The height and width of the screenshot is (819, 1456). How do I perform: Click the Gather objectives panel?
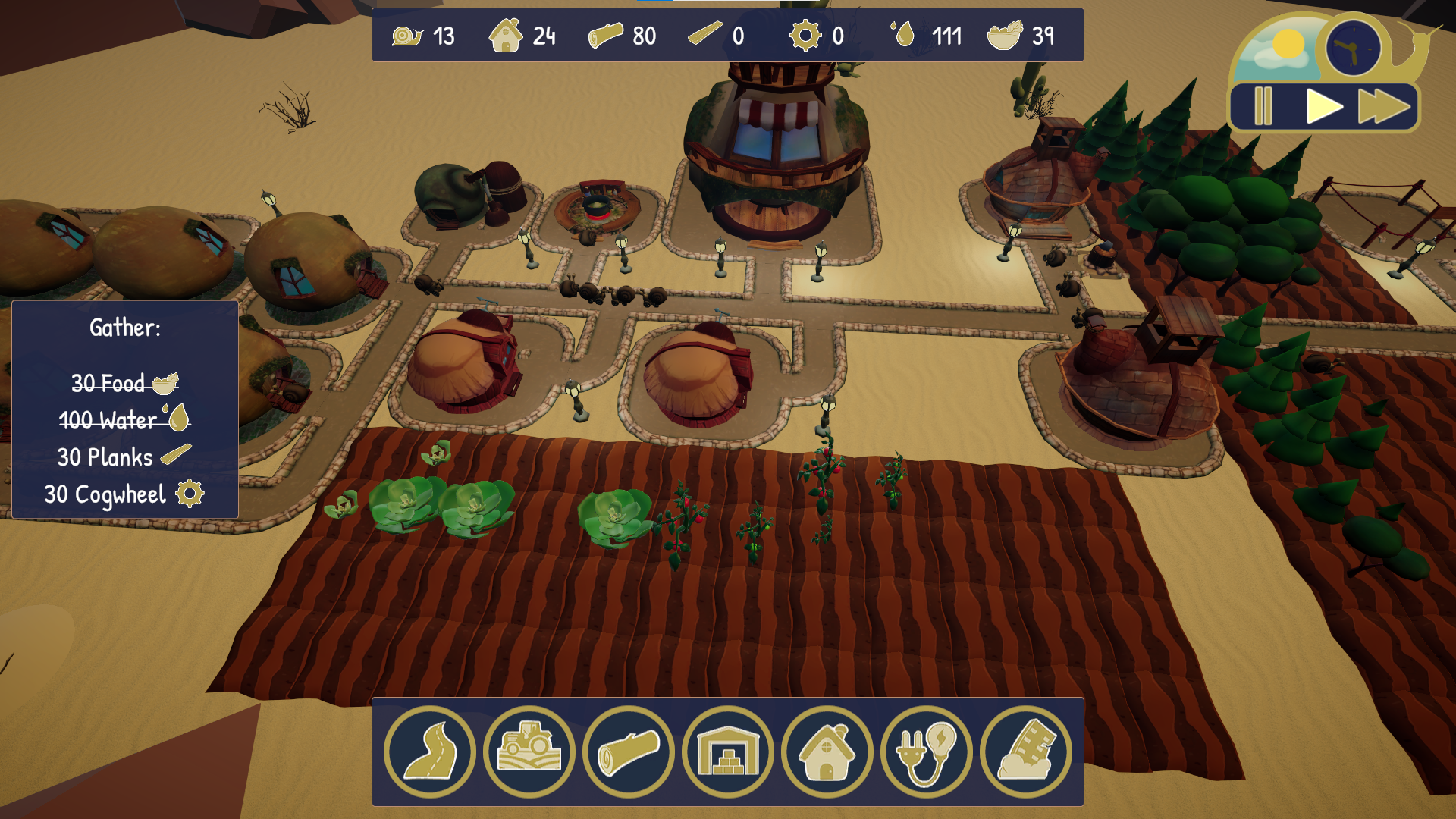pos(125,409)
